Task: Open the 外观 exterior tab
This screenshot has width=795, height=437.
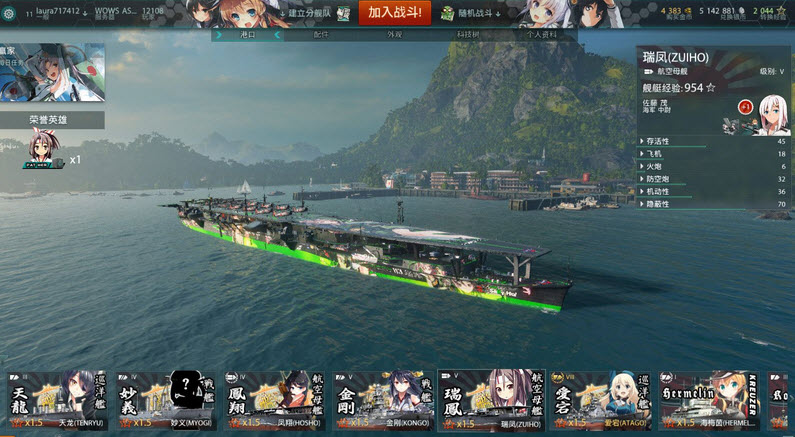Action: 394,34
